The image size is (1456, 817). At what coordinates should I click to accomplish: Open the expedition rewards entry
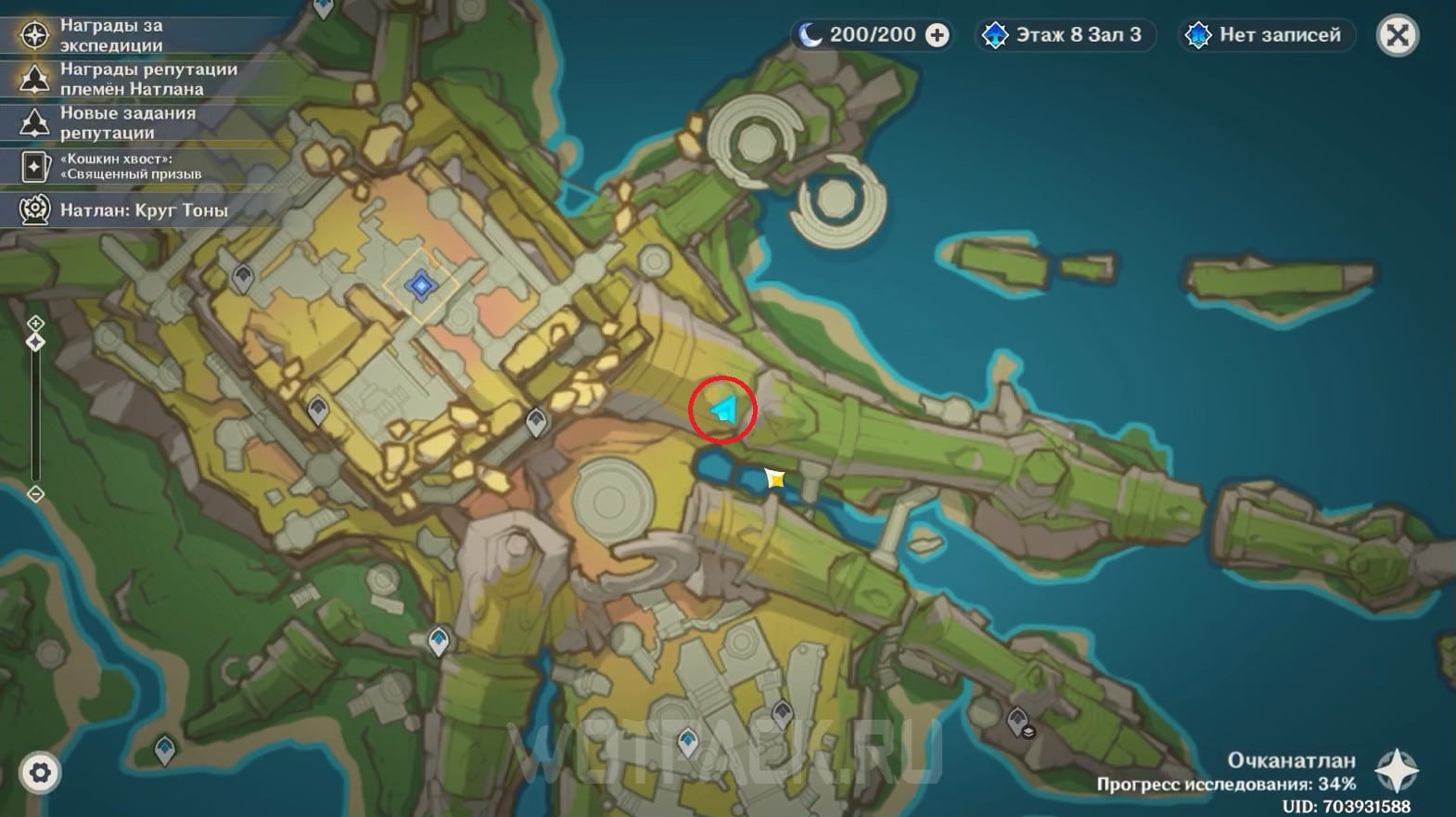[111, 35]
